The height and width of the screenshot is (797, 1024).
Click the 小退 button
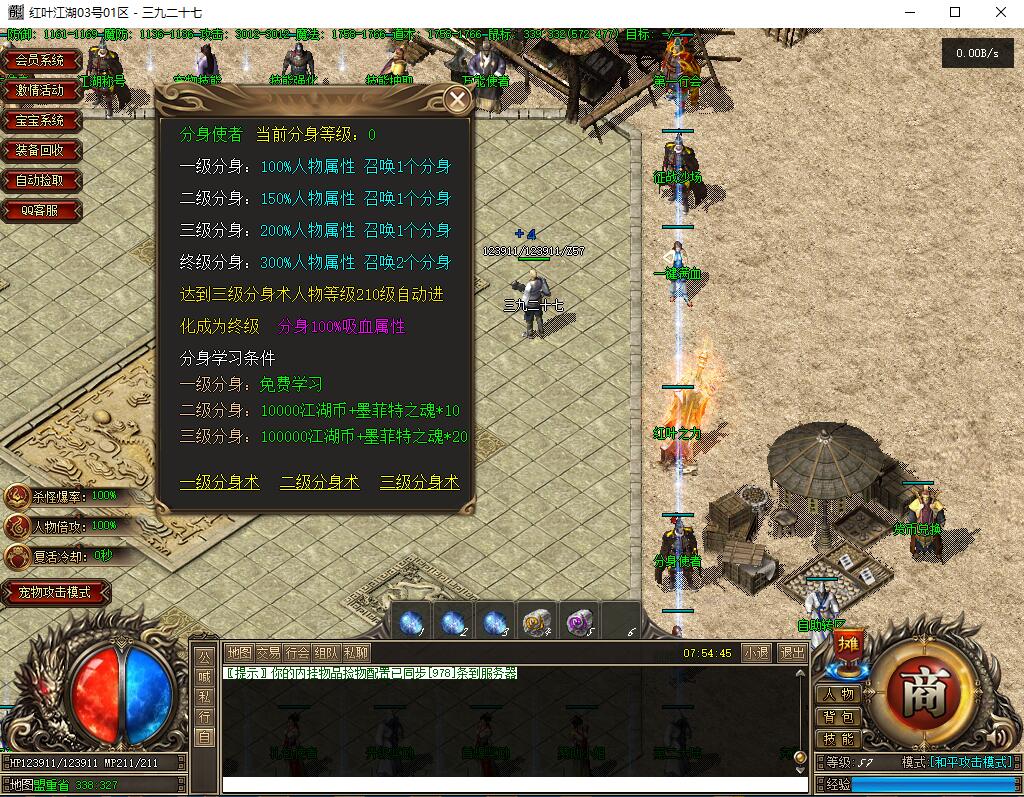pos(756,652)
